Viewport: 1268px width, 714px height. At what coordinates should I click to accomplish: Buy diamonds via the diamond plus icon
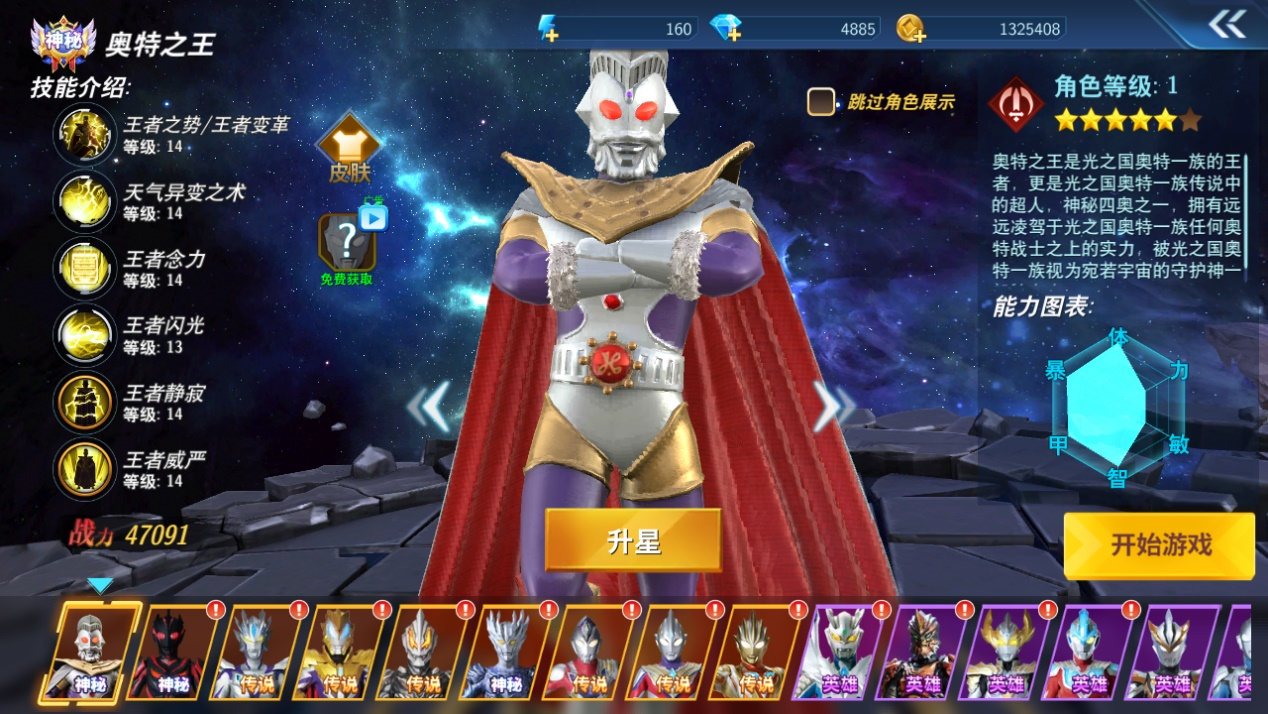(726, 28)
